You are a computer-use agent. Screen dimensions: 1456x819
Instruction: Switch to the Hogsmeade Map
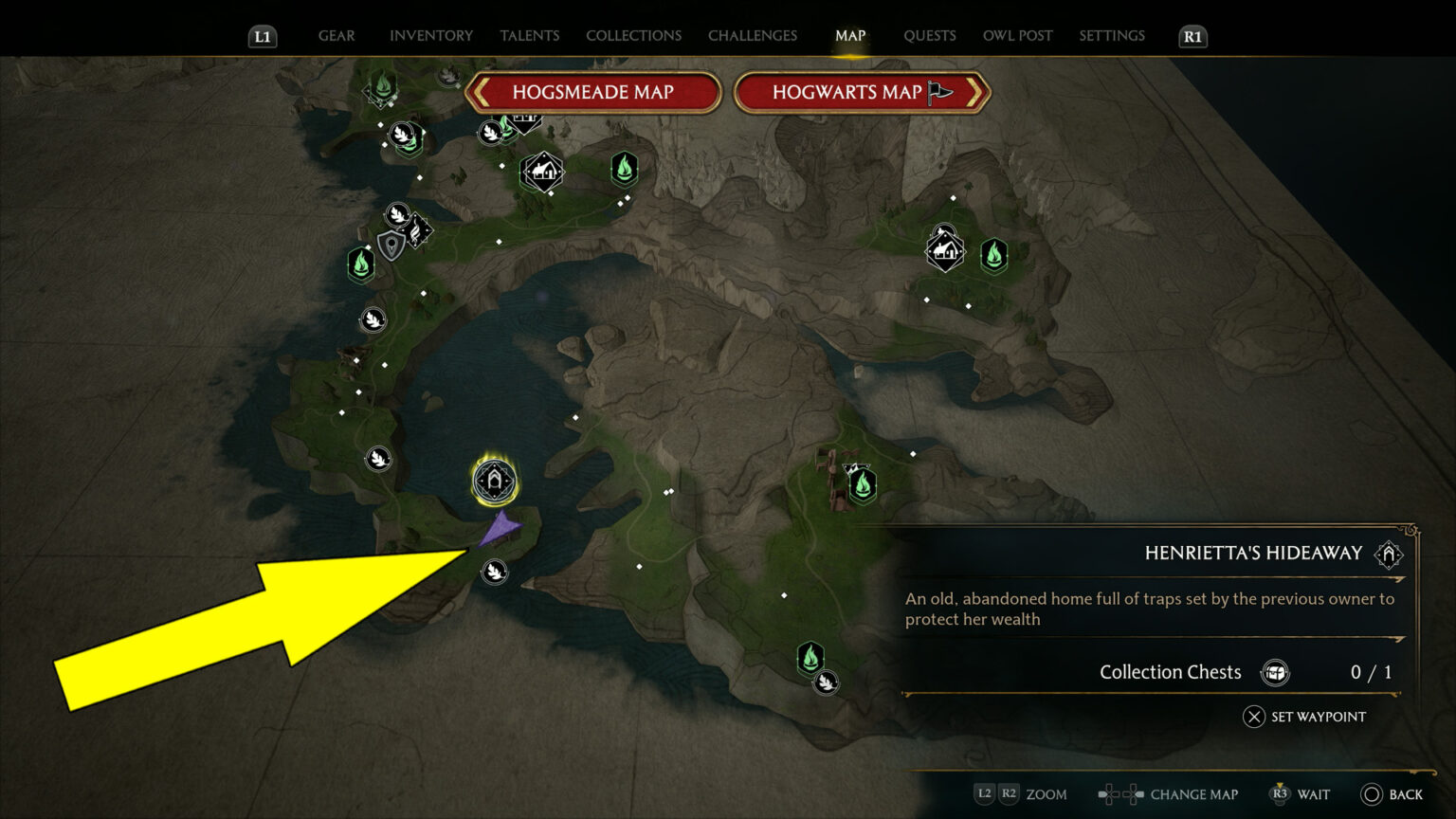[x=592, y=93]
